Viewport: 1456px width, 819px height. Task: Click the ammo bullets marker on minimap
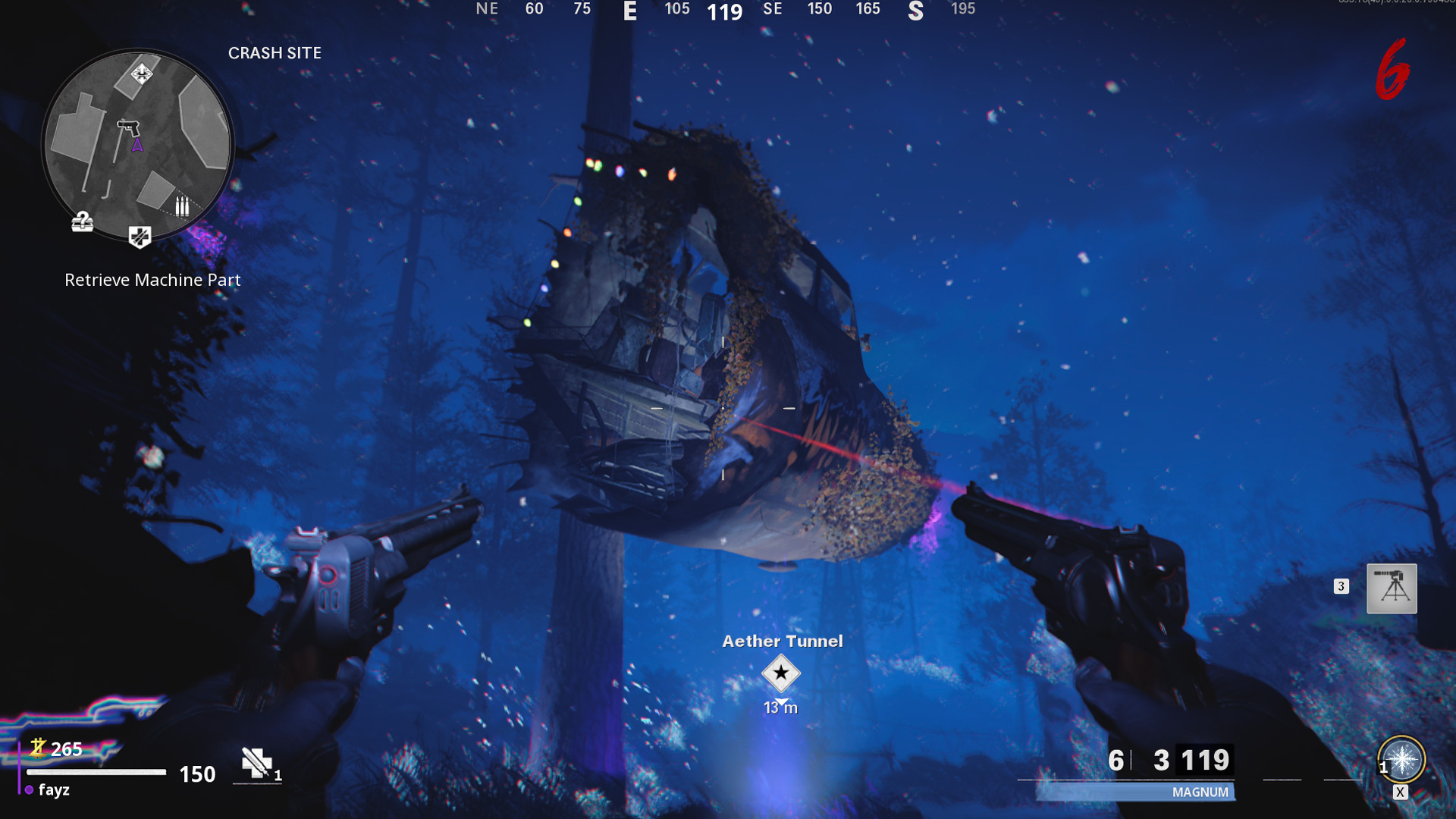click(x=182, y=206)
